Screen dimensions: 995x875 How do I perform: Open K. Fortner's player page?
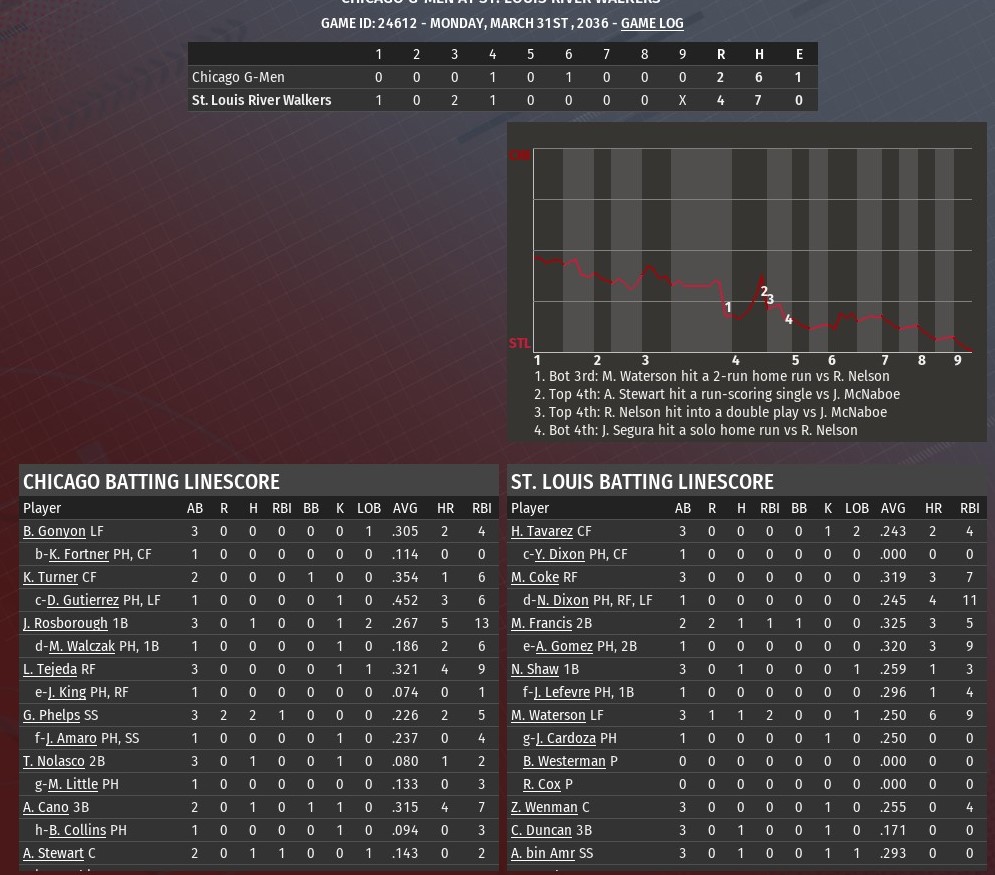pos(79,554)
